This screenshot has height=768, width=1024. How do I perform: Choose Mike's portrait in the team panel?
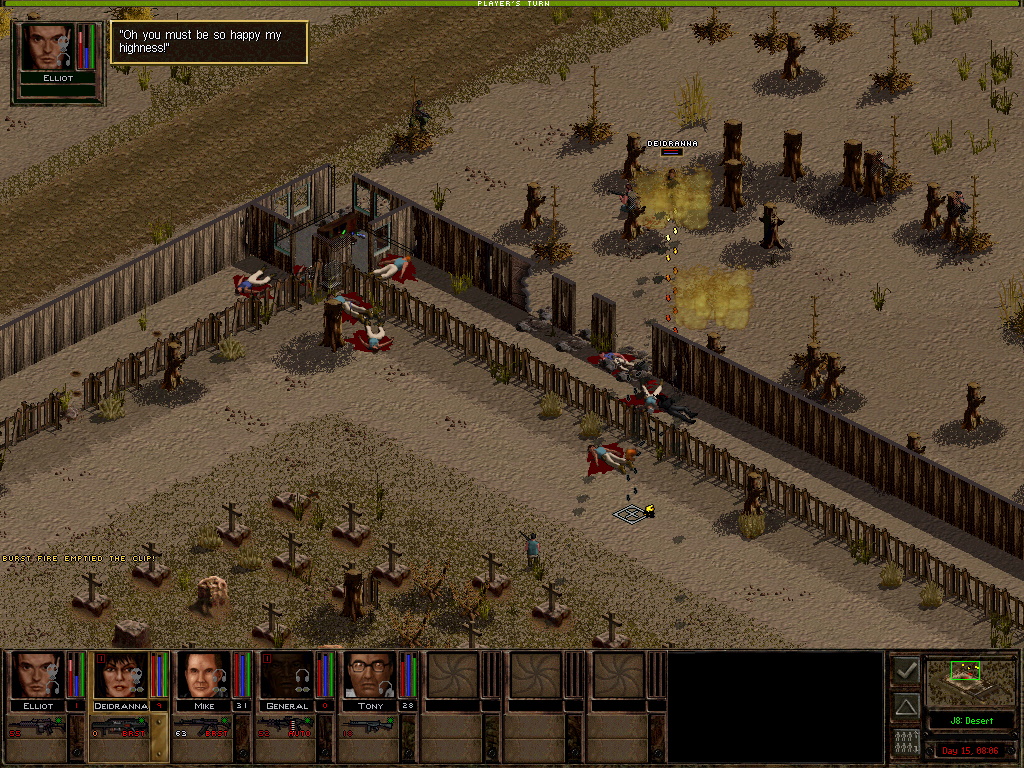[204, 675]
